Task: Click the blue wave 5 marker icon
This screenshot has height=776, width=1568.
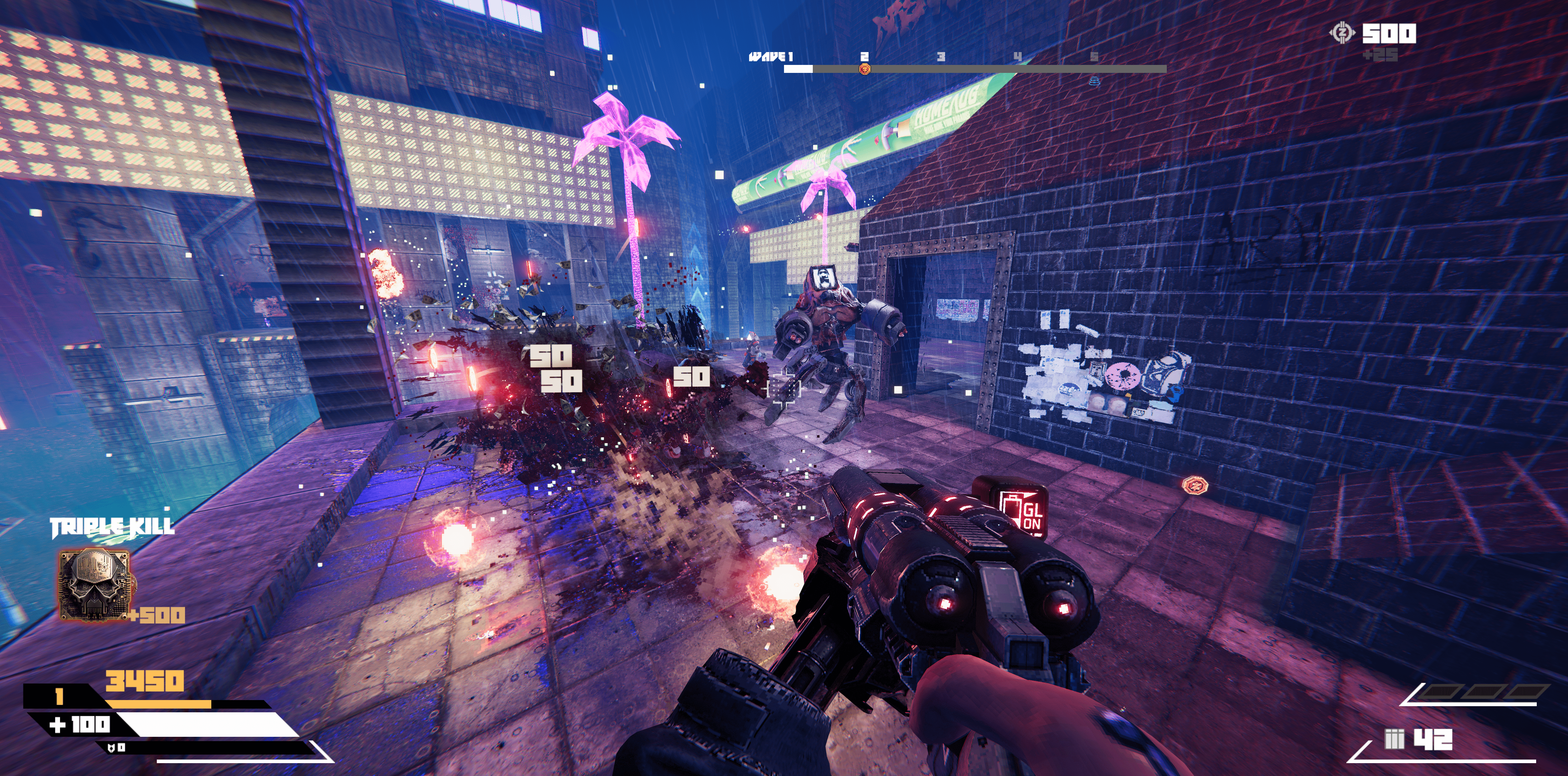Action: pyautogui.click(x=1094, y=80)
